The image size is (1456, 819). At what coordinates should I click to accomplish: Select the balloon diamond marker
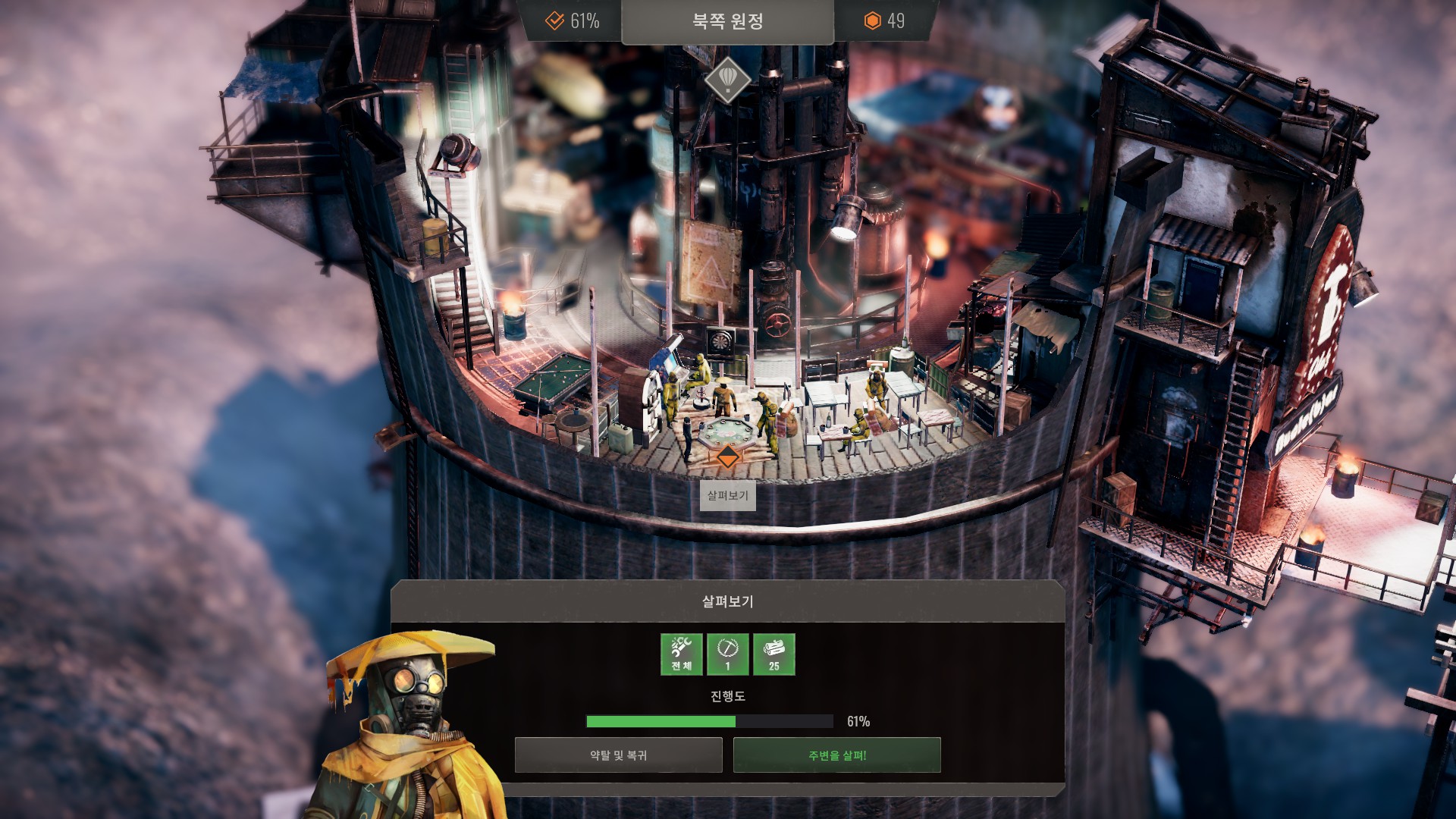click(x=727, y=79)
